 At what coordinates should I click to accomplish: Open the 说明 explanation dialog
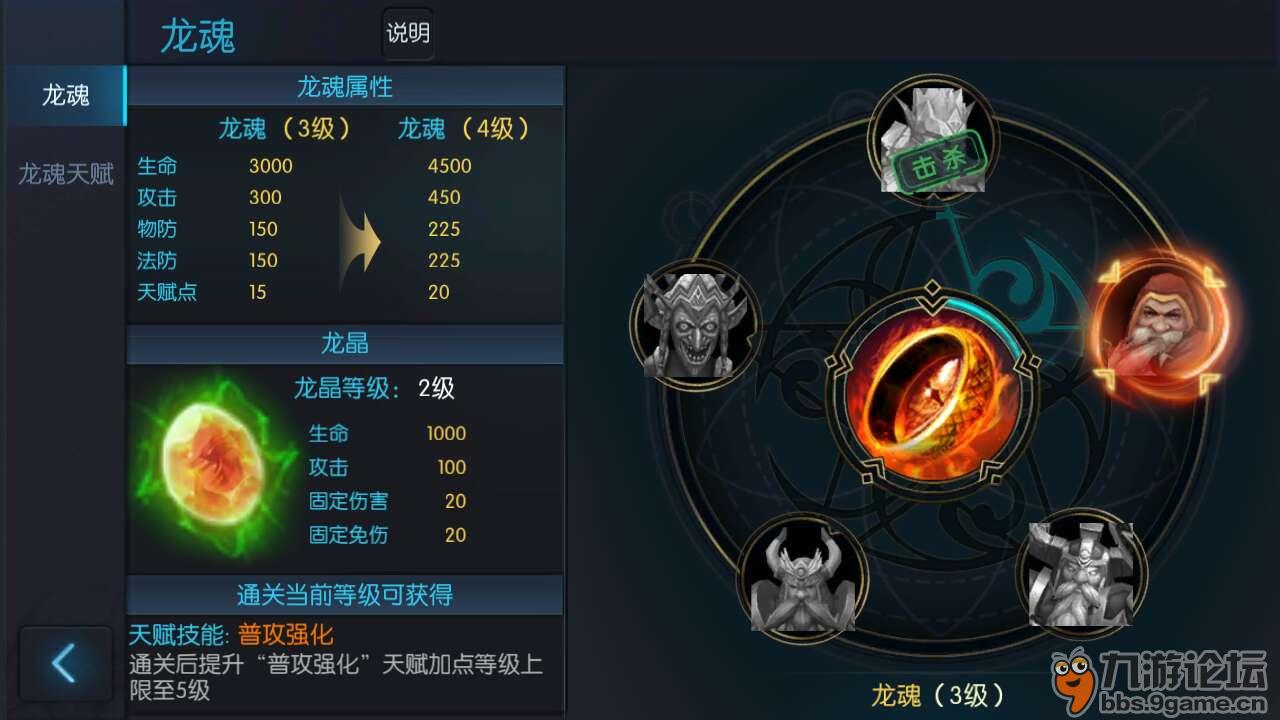[x=406, y=34]
